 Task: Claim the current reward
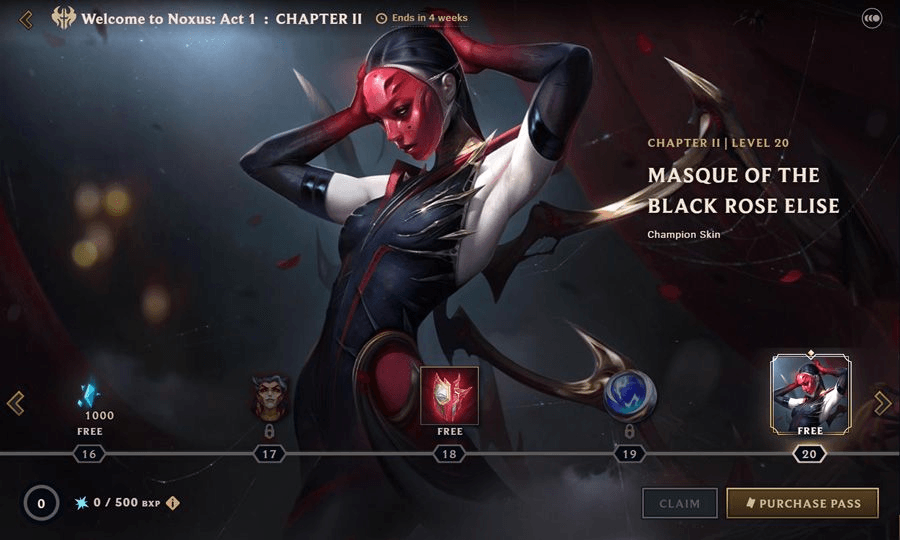tap(680, 503)
